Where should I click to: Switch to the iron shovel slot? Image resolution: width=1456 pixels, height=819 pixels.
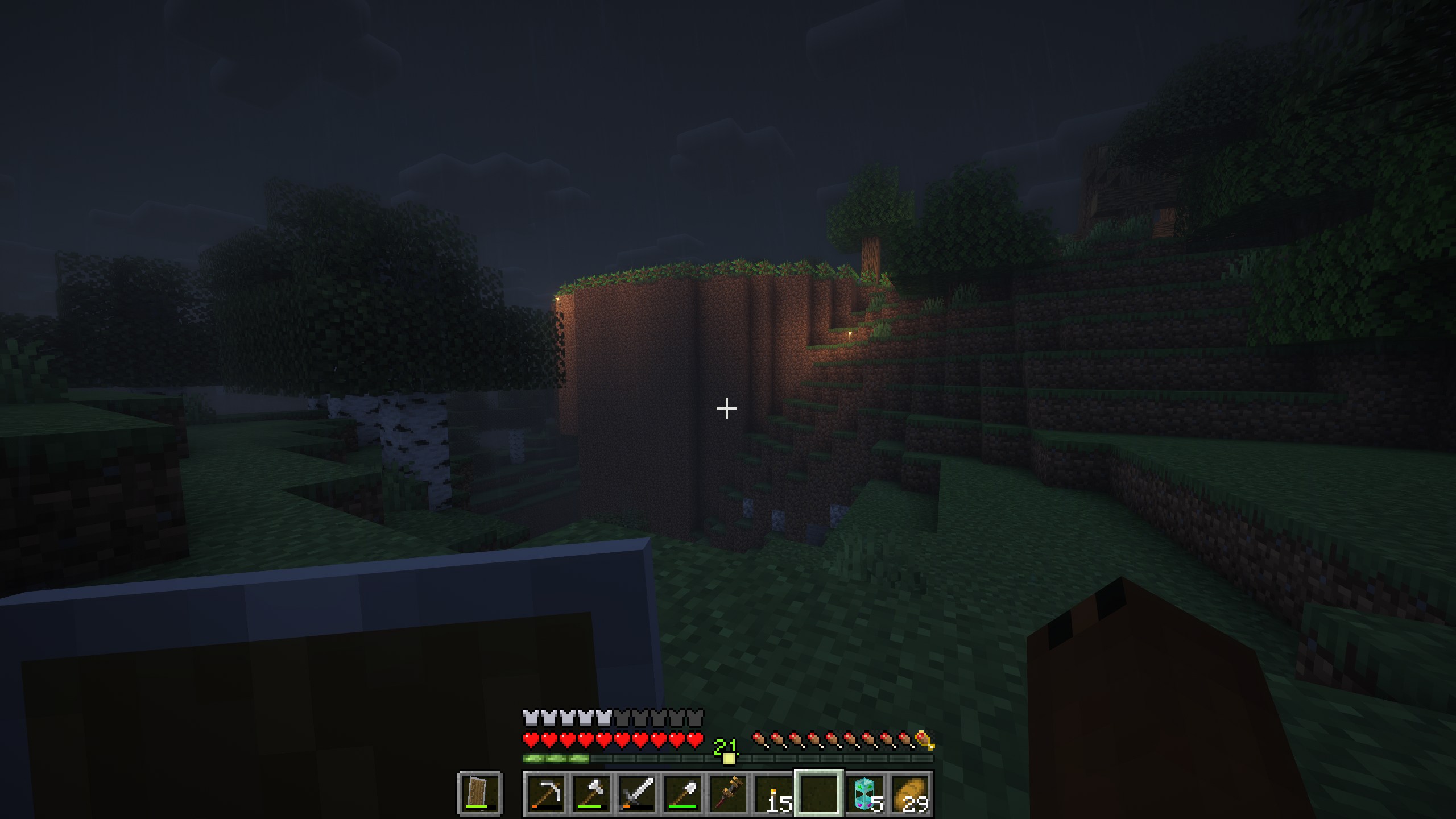(x=682, y=793)
